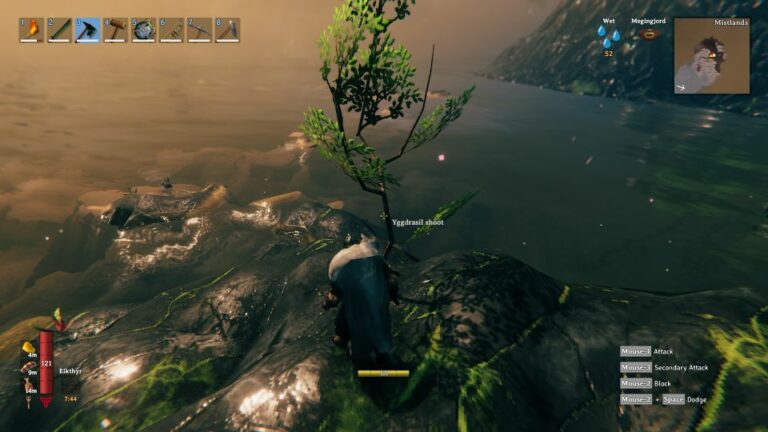
Task: Click the yellow food icon with 4m timer
Action: pos(30,347)
